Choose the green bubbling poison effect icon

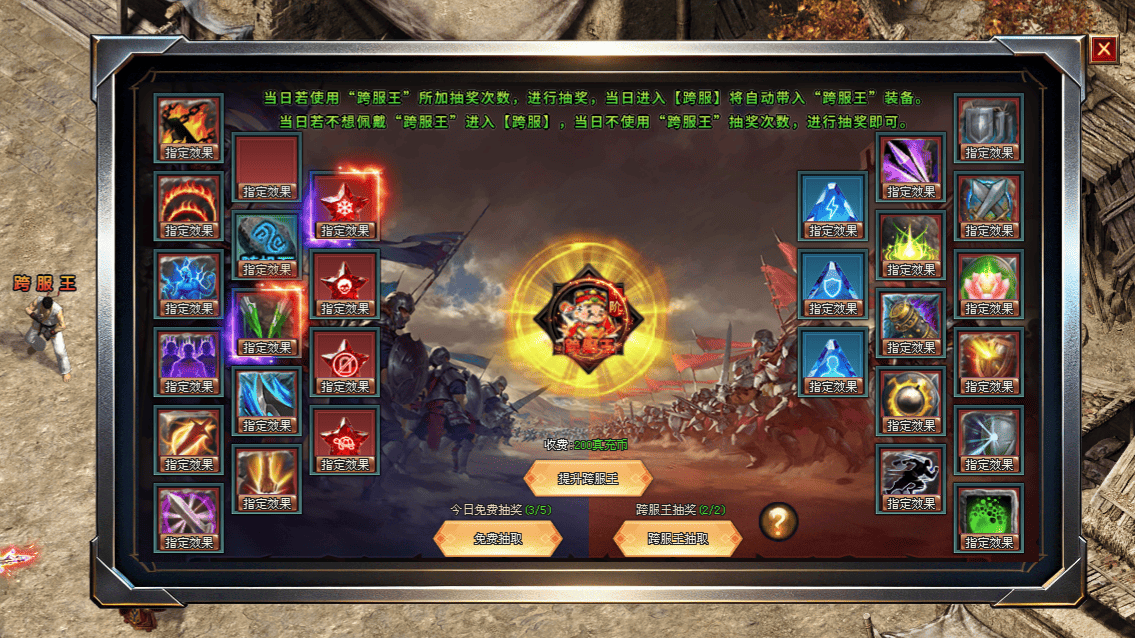[x=988, y=512]
